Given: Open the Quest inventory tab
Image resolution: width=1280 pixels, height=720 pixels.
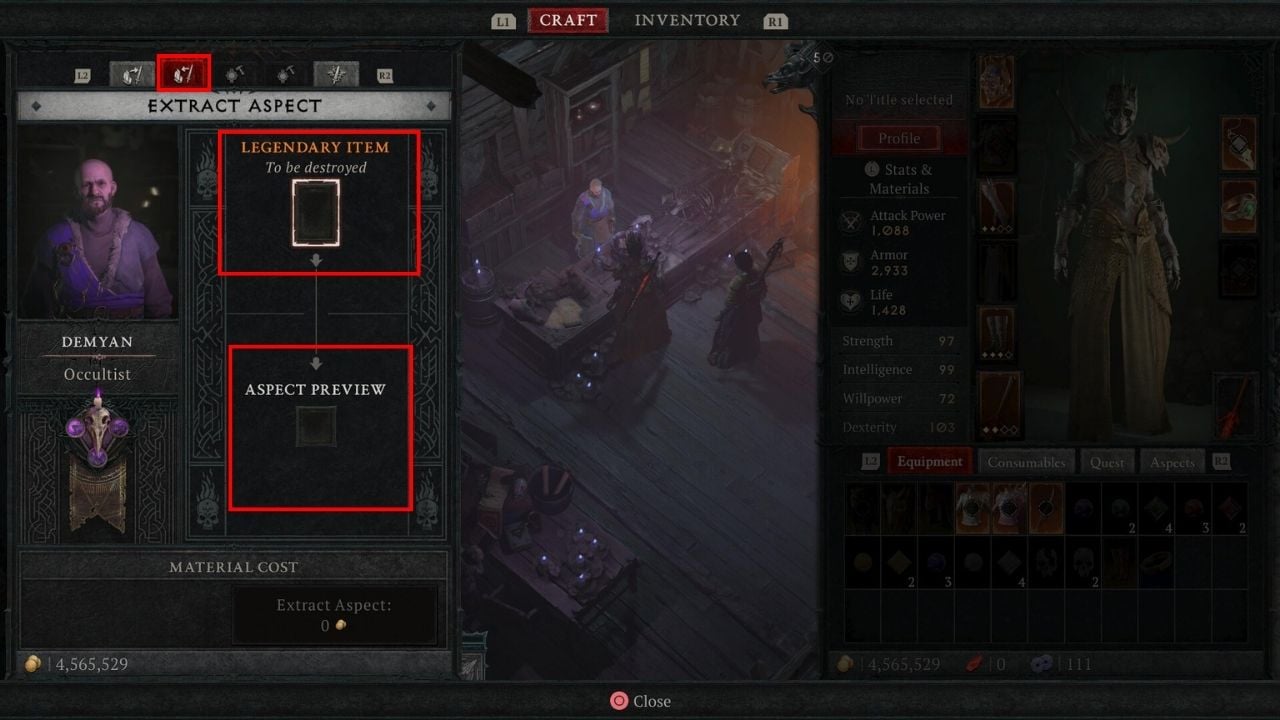Looking at the screenshot, I should click(x=1107, y=461).
